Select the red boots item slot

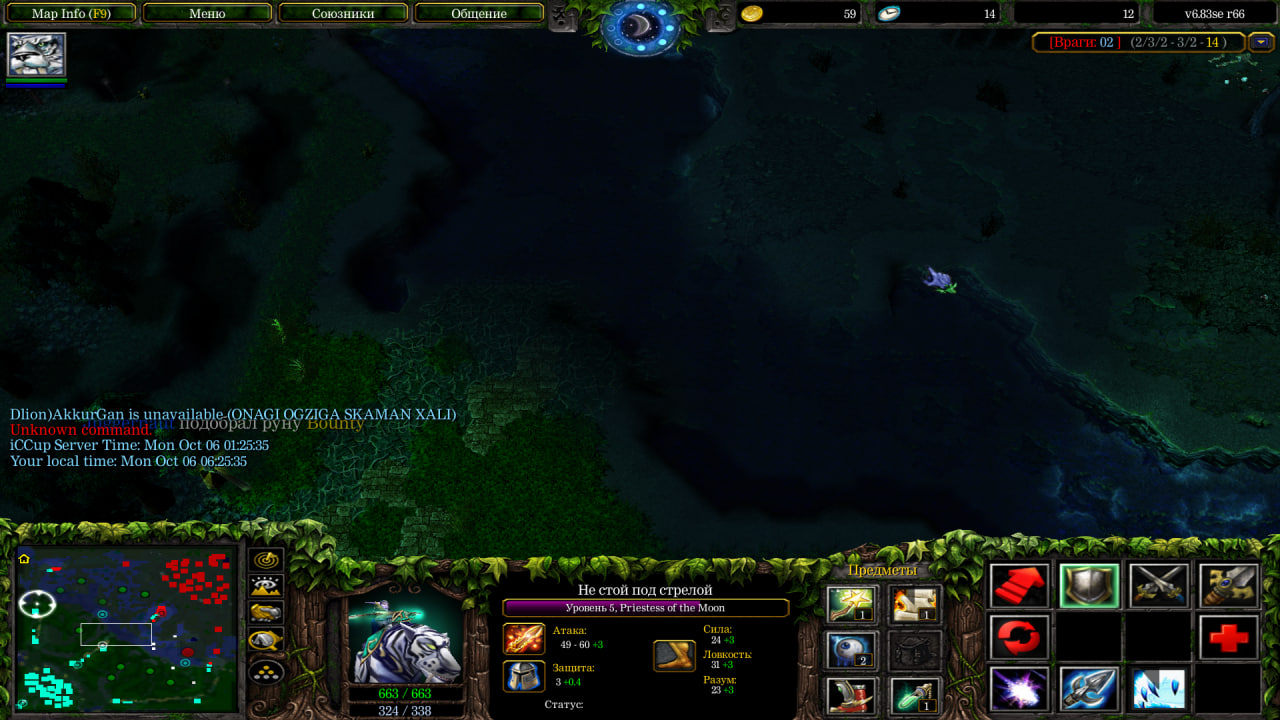852,694
